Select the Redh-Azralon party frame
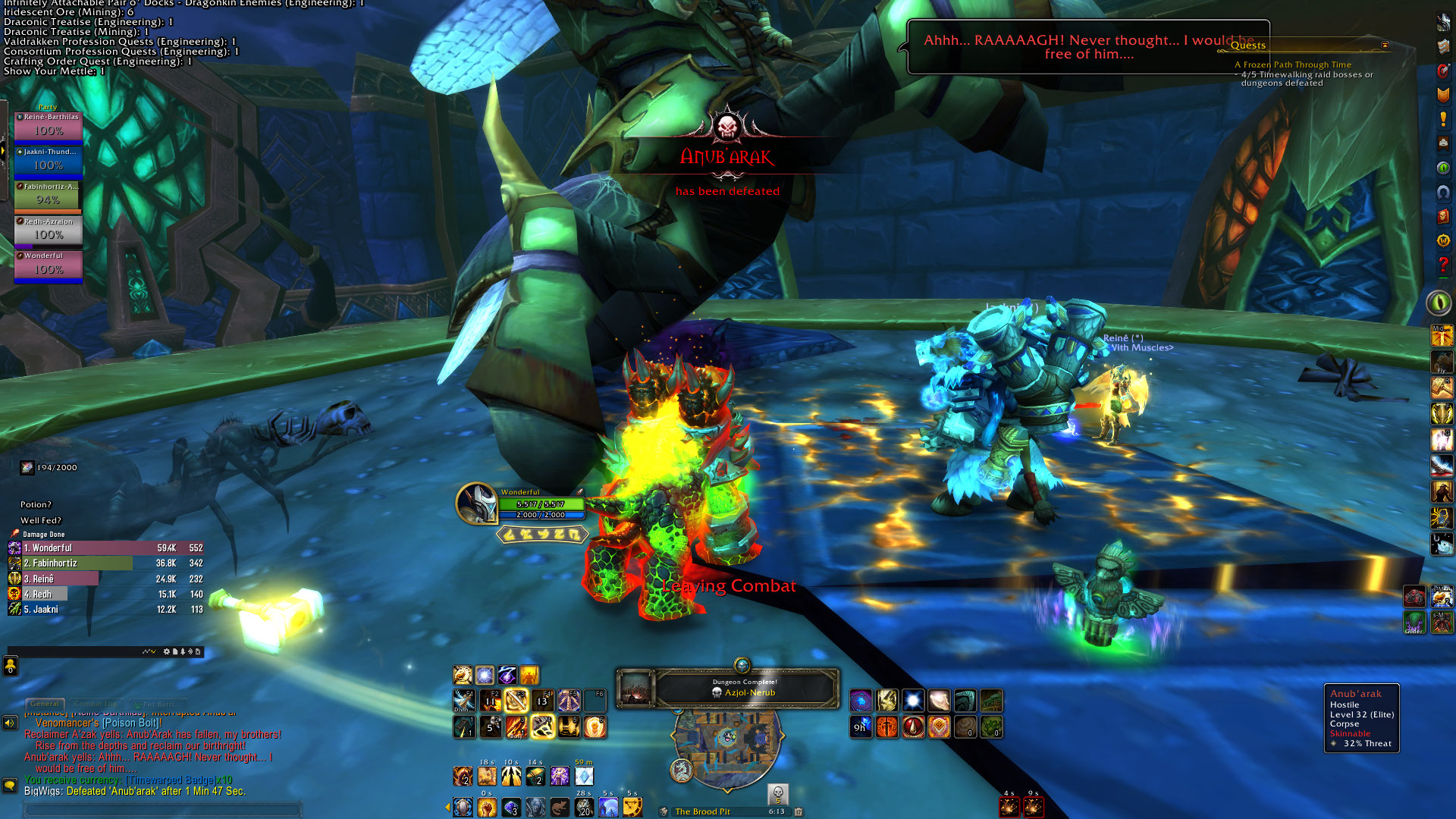The height and width of the screenshot is (819, 1456). [49, 231]
